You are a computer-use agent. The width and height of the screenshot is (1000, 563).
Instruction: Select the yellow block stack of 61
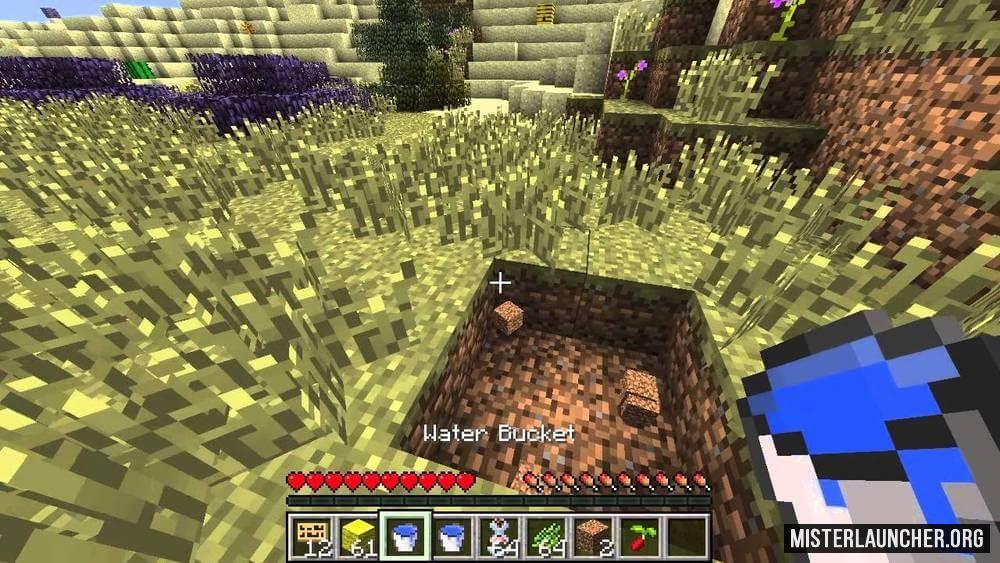pos(358,535)
